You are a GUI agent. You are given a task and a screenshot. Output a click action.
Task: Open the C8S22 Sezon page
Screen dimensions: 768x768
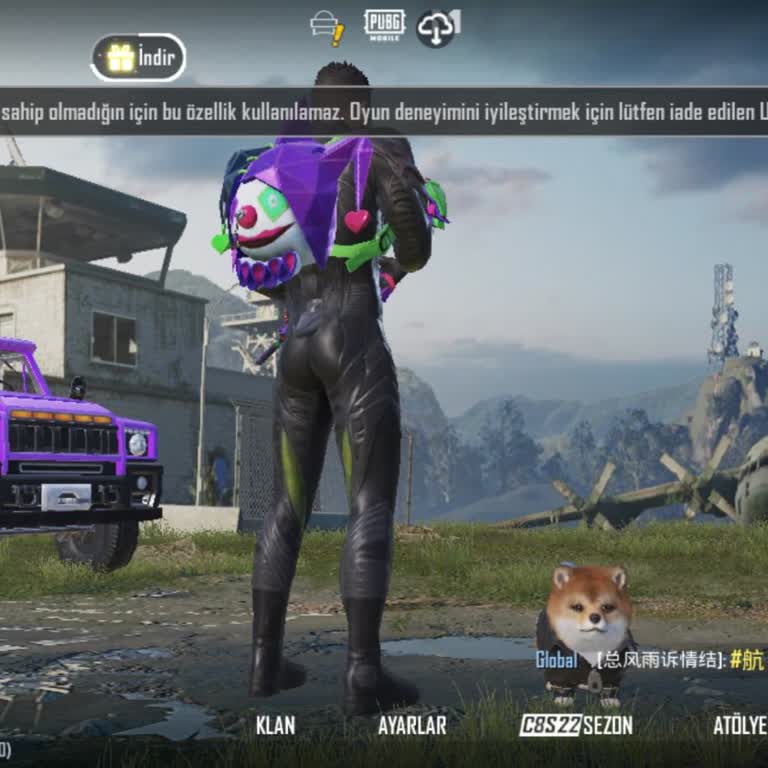click(576, 725)
